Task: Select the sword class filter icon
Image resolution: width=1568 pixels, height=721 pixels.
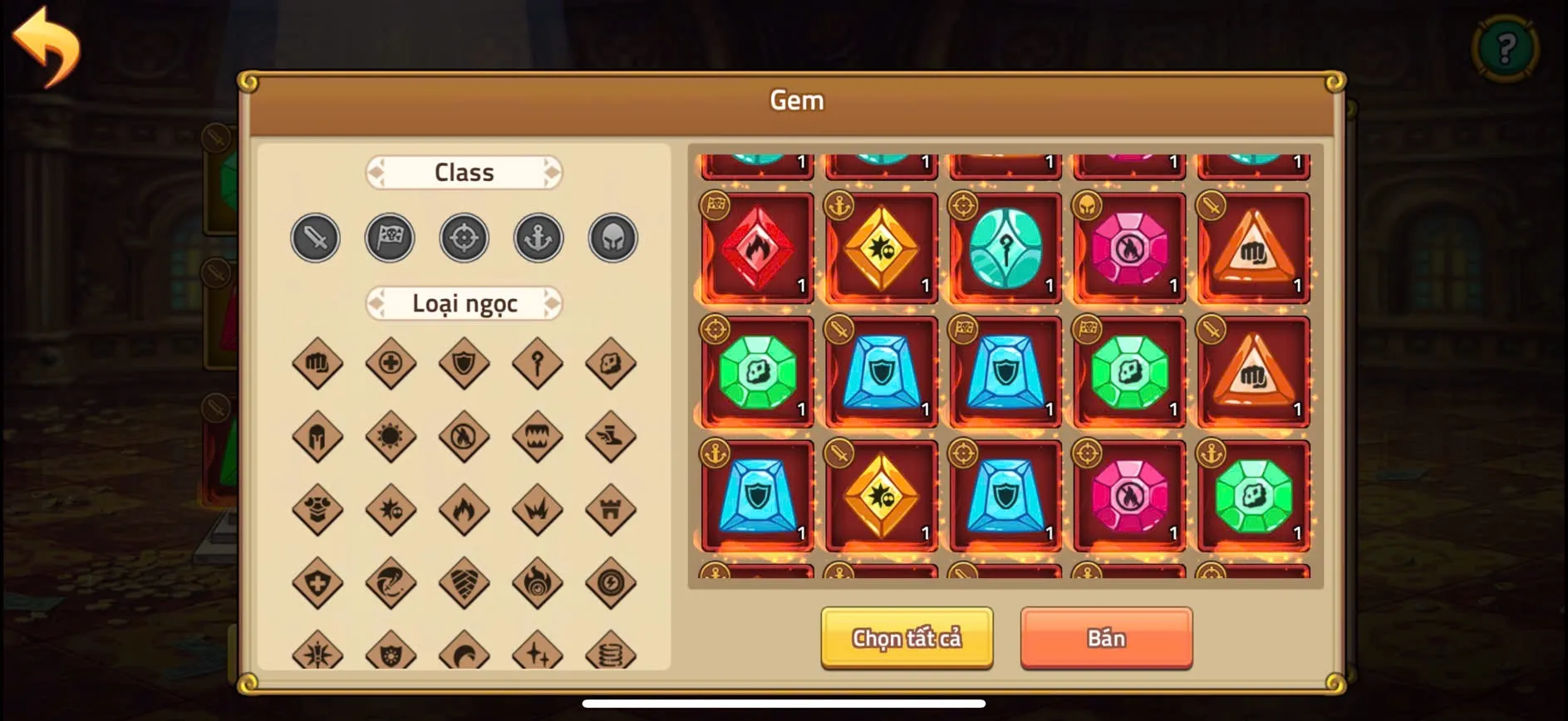Action: coord(315,238)
